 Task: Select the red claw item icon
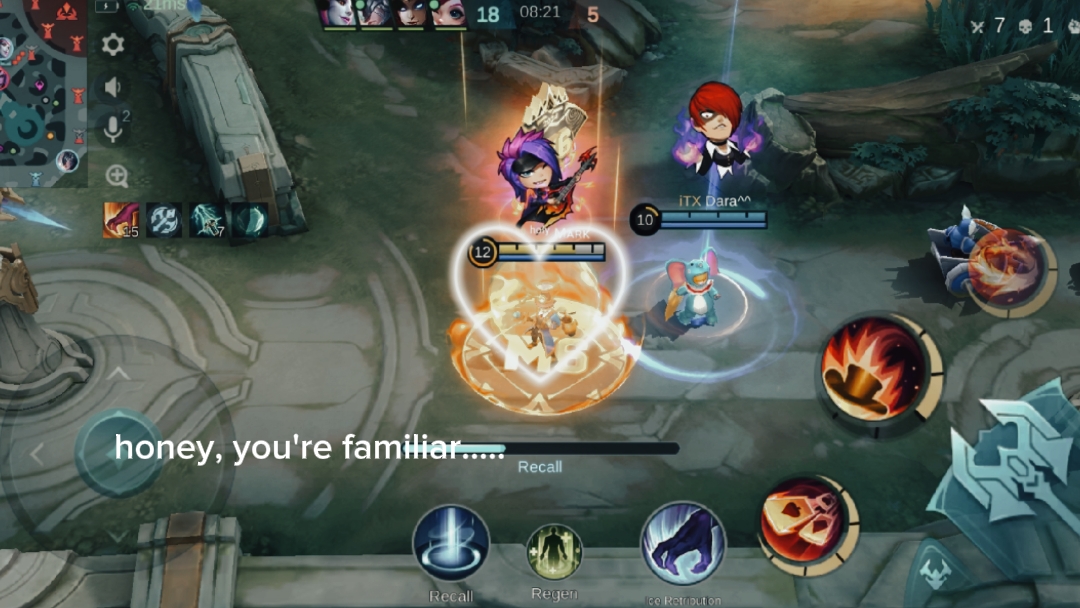click(121, 220)
